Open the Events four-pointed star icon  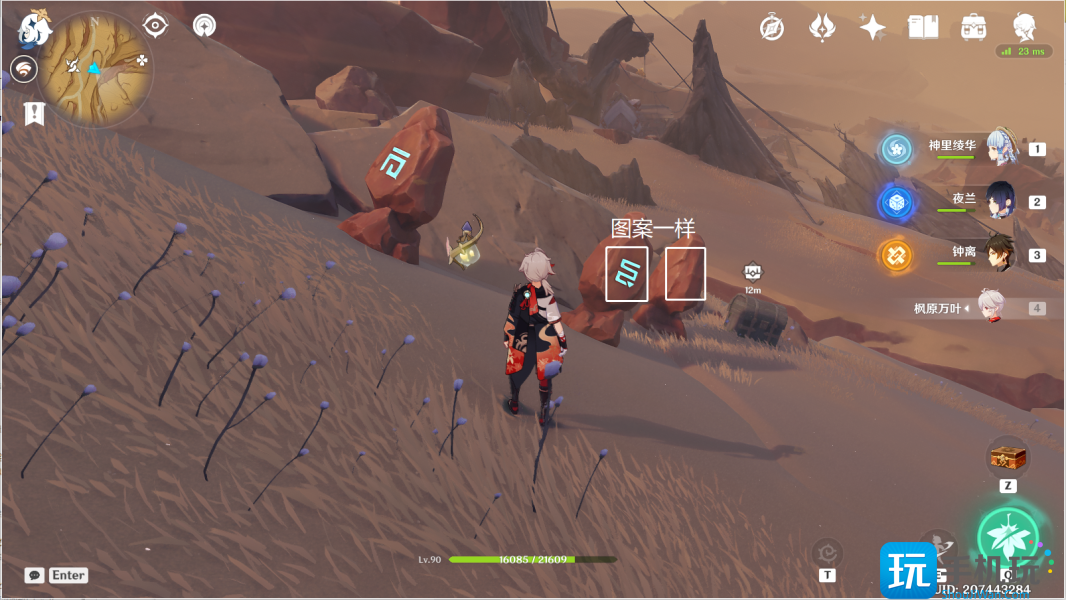point(872,28)
